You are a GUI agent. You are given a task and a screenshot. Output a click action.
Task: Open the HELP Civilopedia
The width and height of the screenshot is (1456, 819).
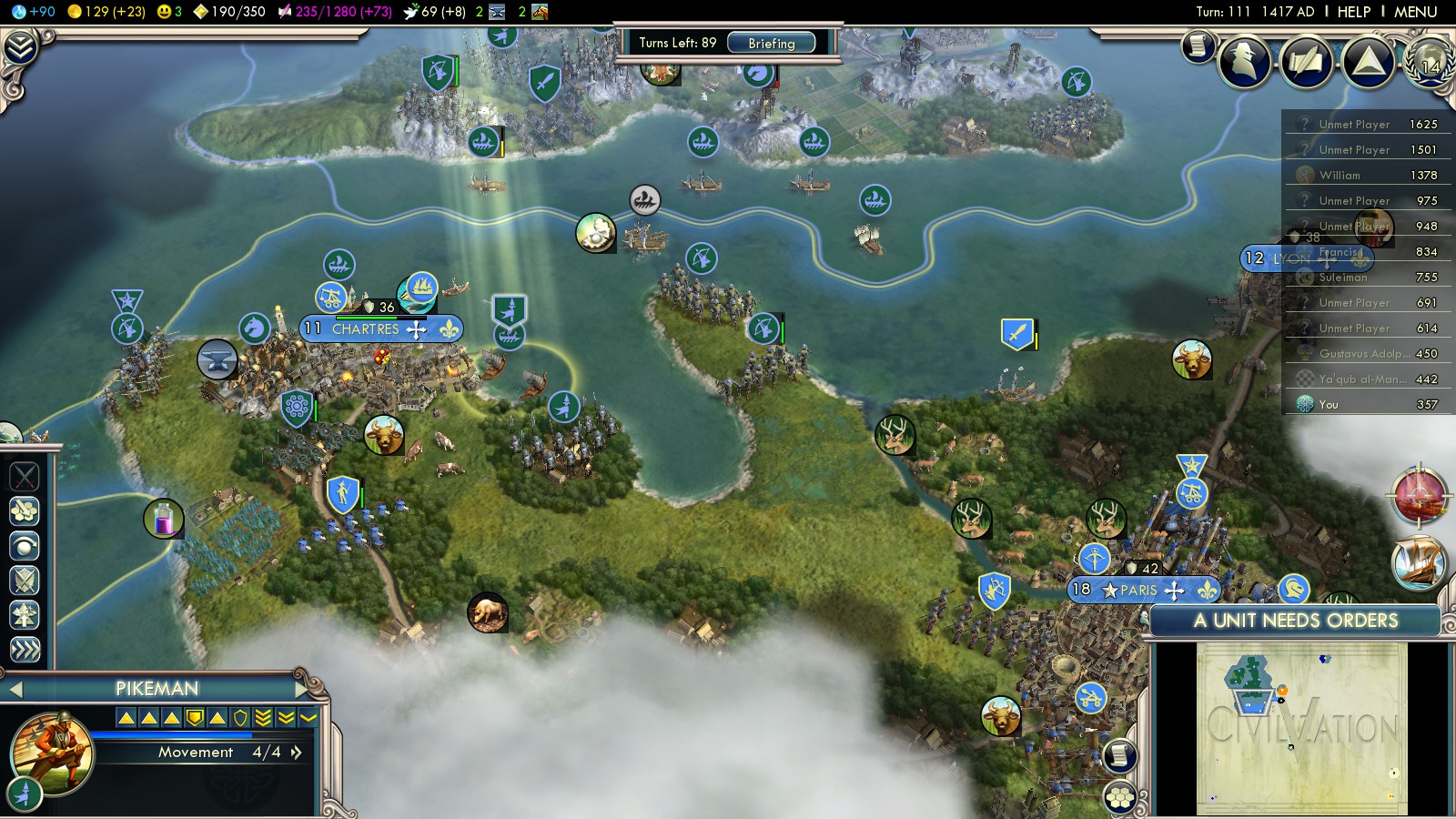point(1353,12)
